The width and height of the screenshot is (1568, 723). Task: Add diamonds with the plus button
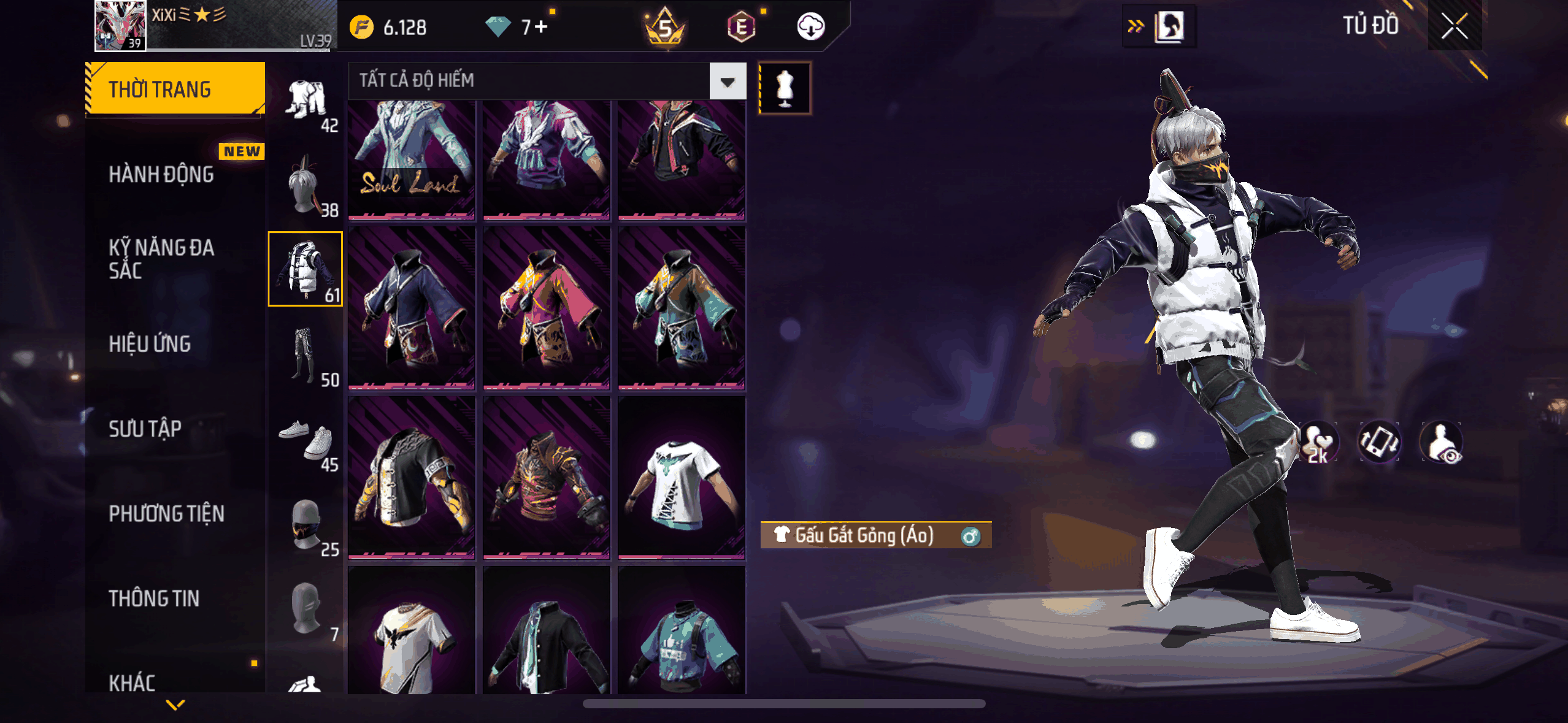click(x=541, y=27)
